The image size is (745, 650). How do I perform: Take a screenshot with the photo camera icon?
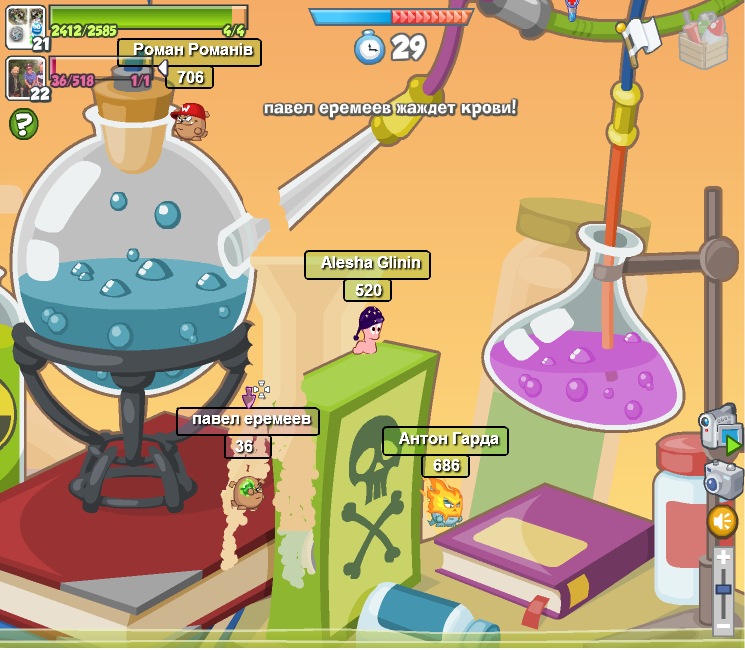723,480
